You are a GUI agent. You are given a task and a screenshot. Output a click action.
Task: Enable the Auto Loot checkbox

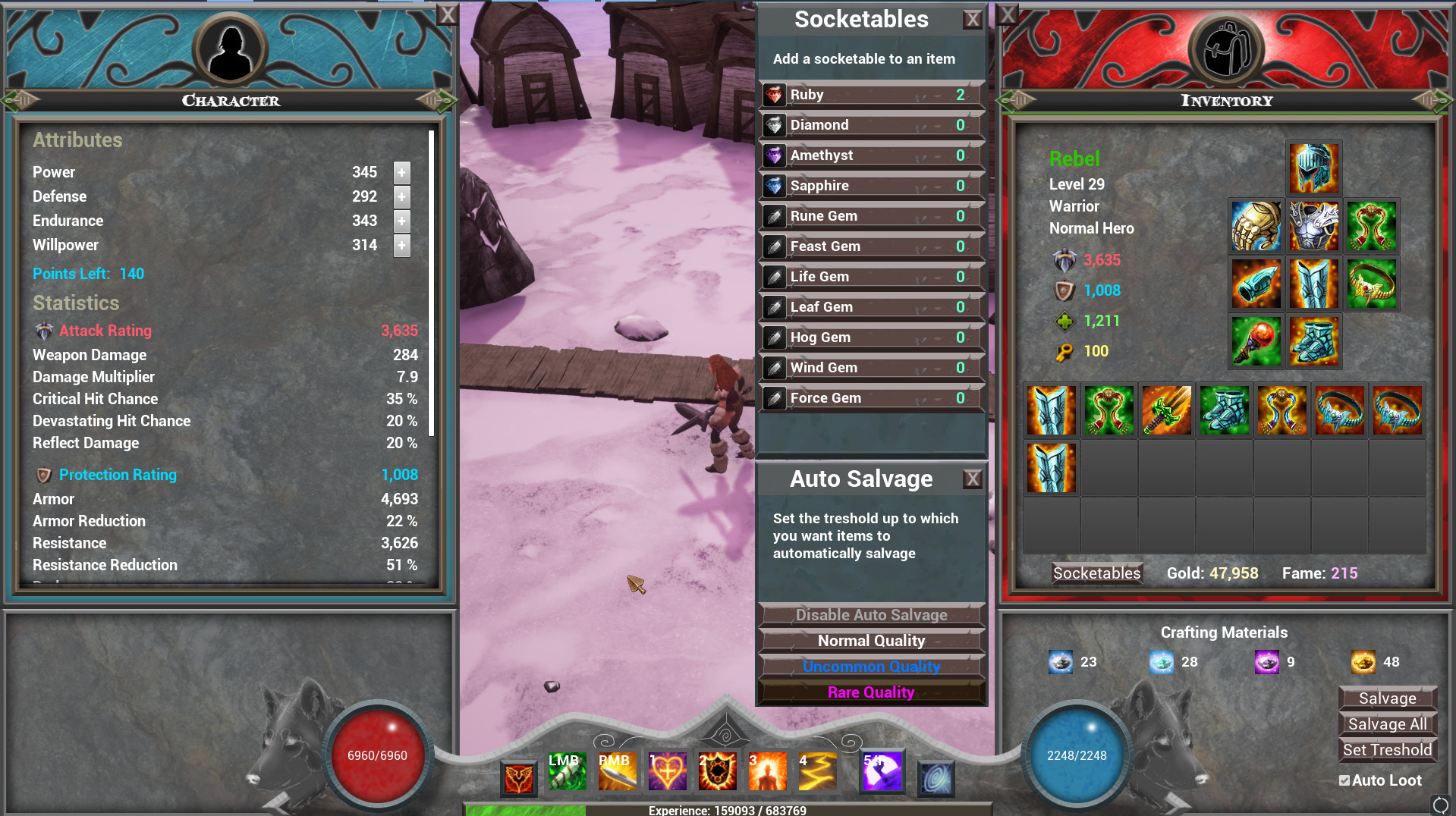pyautogui.click(x=1344, y=780)
